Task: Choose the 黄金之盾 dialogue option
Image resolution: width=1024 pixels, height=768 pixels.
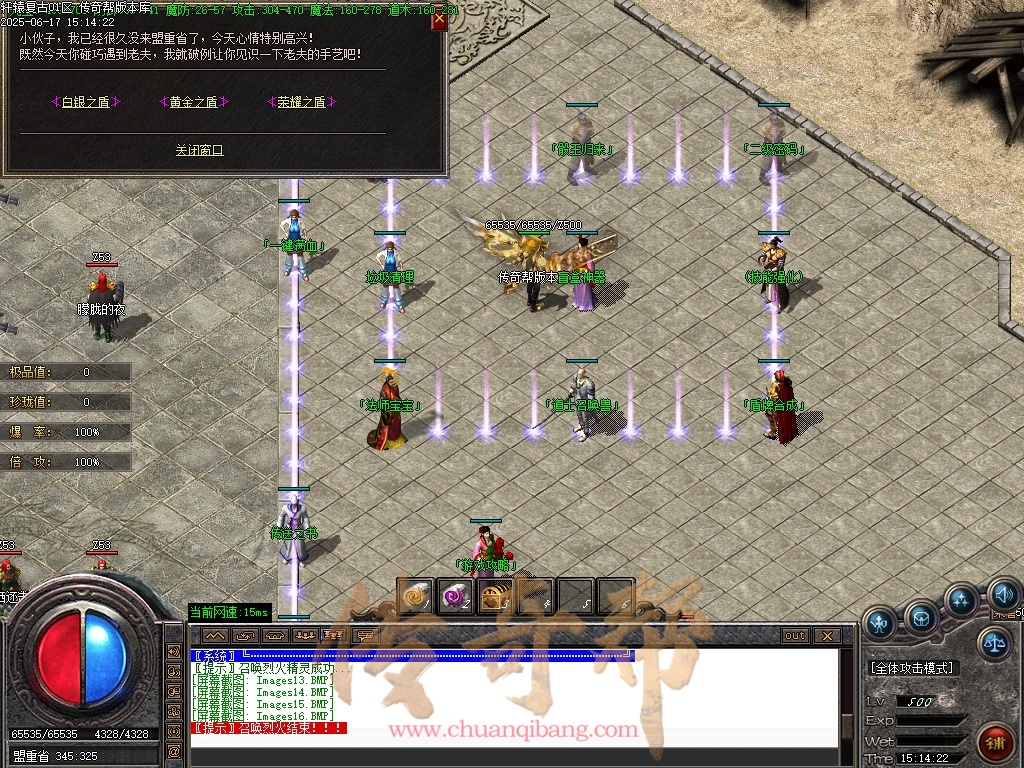Action: click(x=193, y=102)
